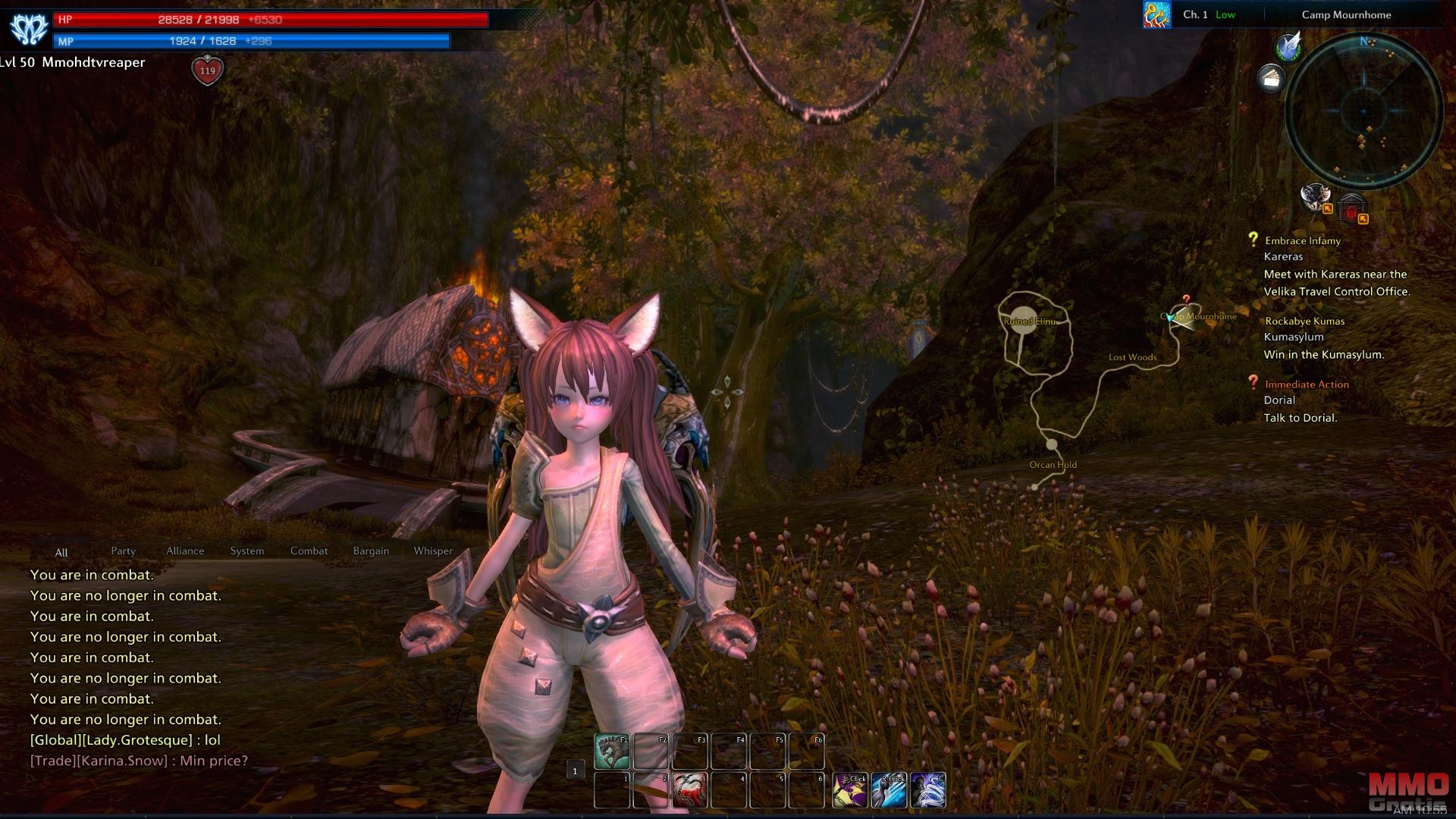Select the Rockabye Kumas quest entry
The width and height of the screenshot is (1456, 819).
click(x=1304, y=322)
